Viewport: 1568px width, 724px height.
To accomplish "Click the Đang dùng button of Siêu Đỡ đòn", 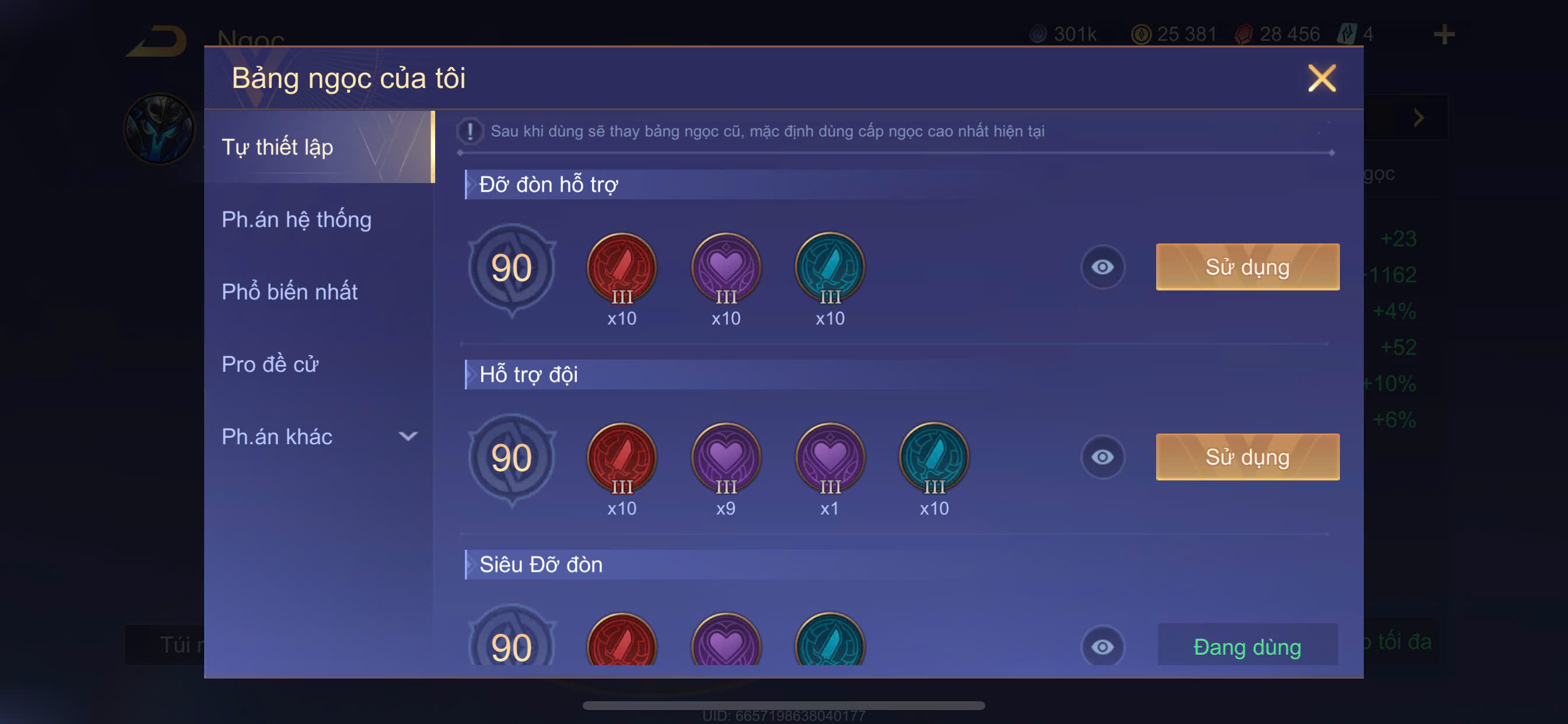I will coord(1247,646).
